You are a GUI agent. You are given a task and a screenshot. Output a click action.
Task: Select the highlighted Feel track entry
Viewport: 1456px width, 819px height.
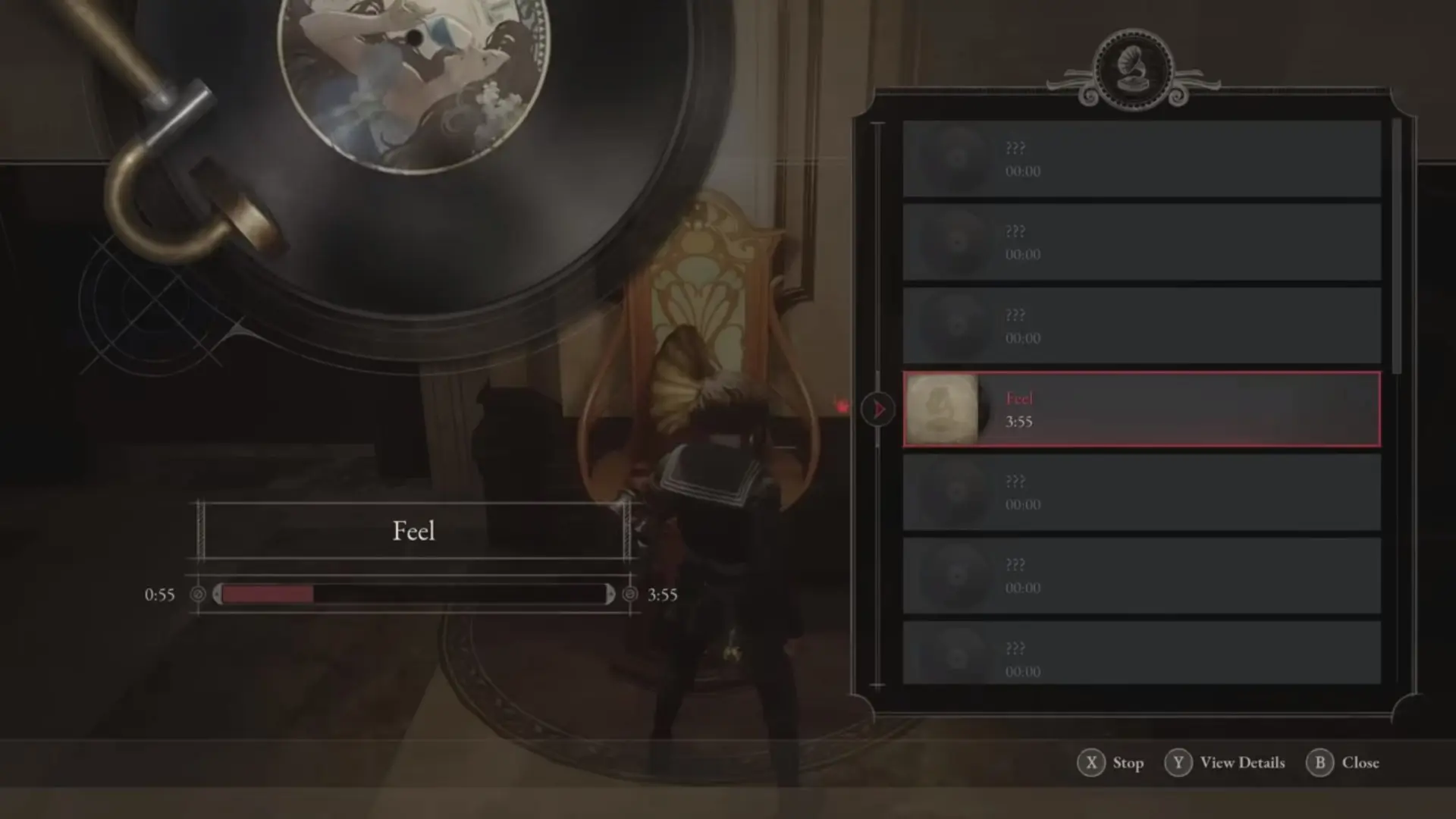(x=1137, y=409)
